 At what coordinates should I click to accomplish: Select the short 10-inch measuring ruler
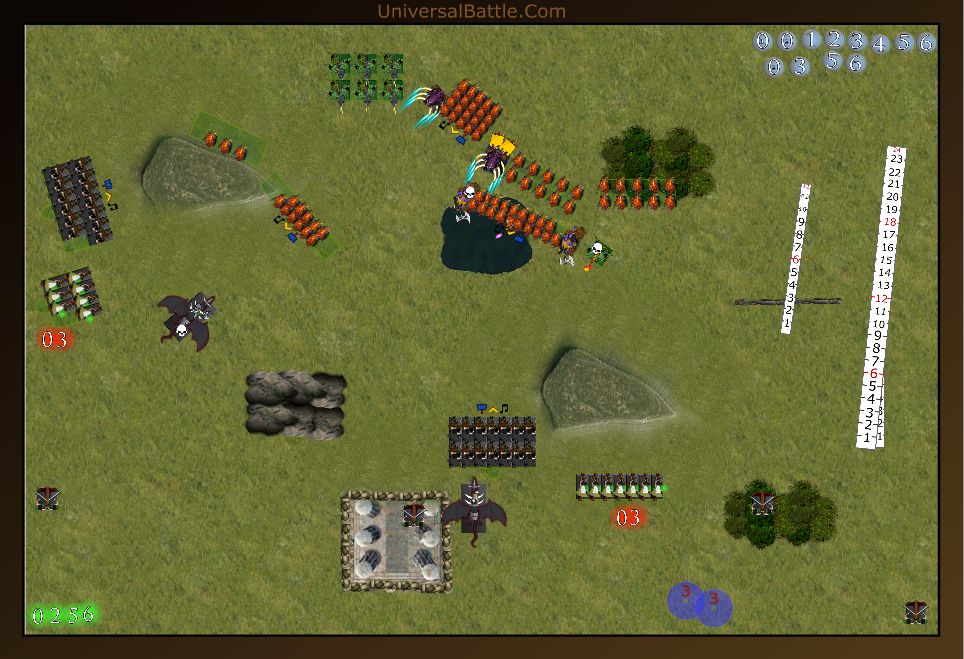(796, 258)
